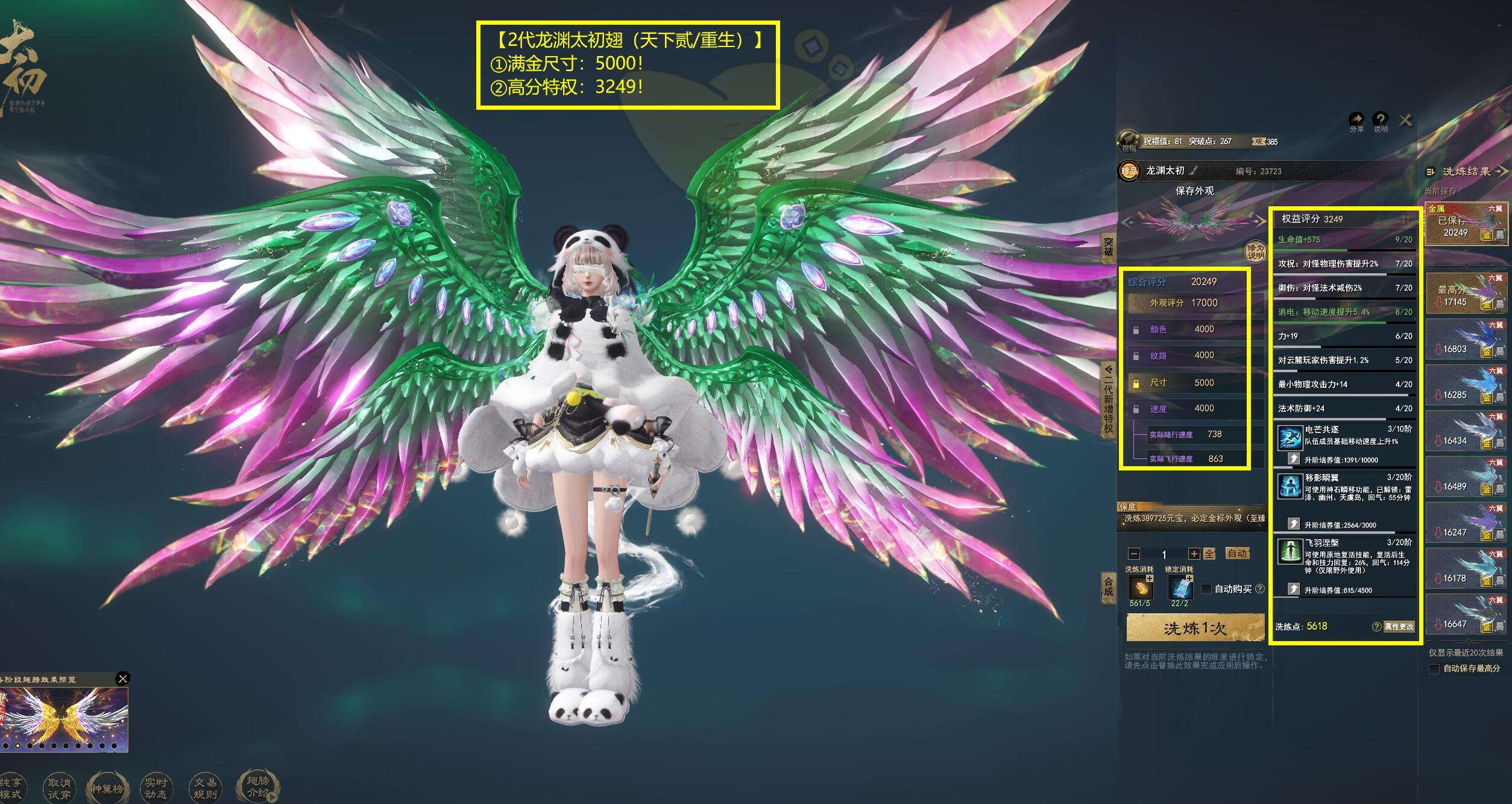Click the 取消试穿 cancel try-on button

(x=59, y=788)
